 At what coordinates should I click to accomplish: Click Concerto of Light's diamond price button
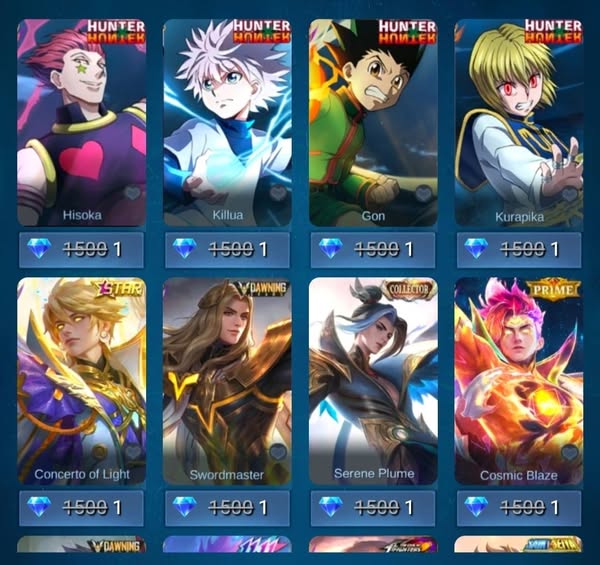click(82, 507)
